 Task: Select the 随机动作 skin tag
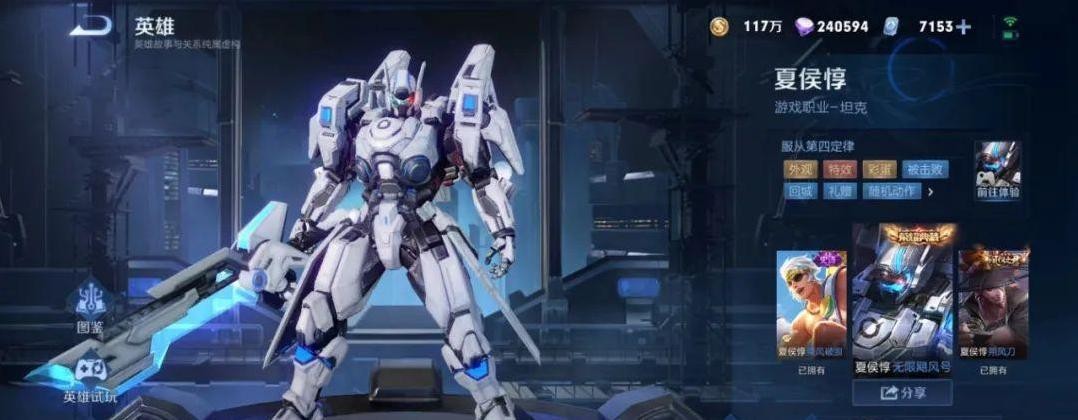coord(889,191)
